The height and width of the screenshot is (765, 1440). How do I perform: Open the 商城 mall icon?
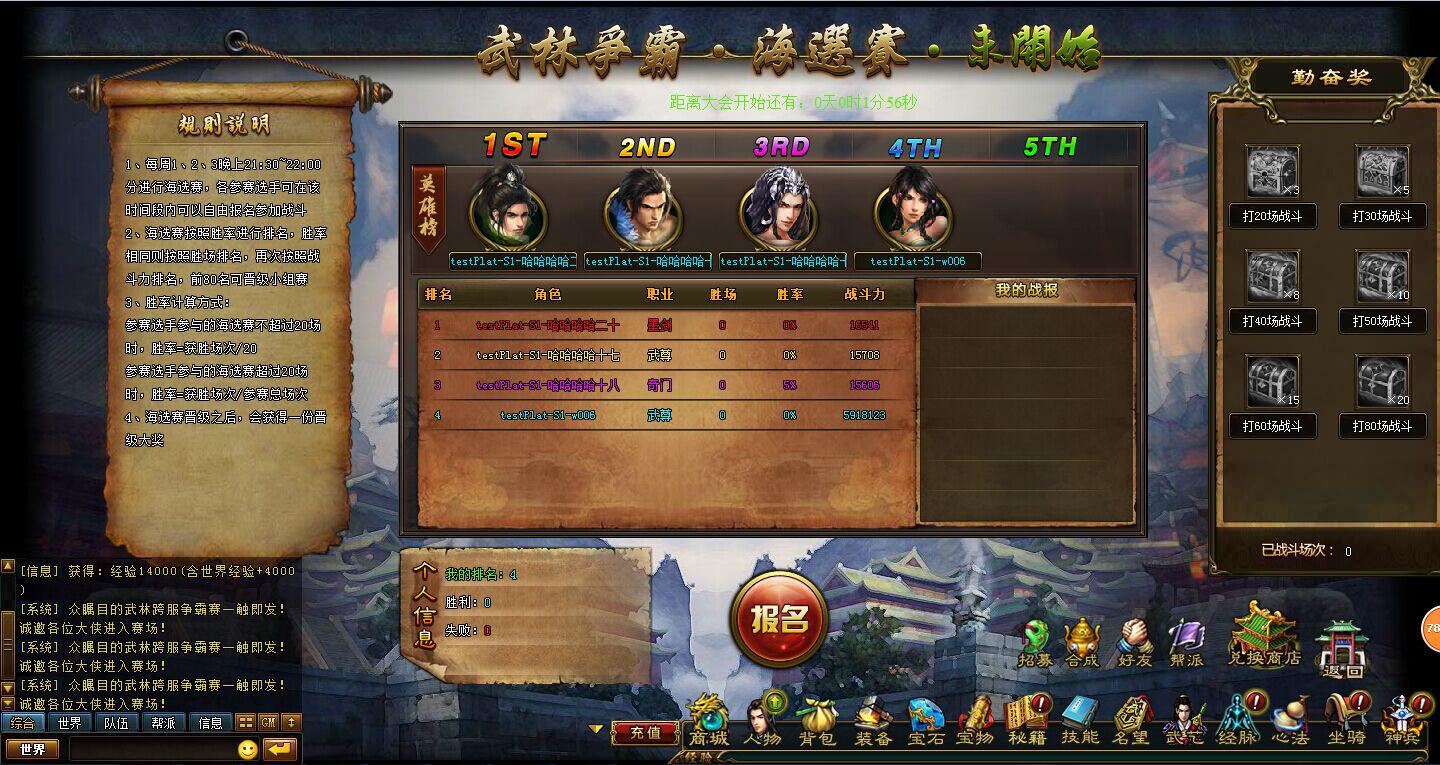pyautogui.click(x=709, y=721)
